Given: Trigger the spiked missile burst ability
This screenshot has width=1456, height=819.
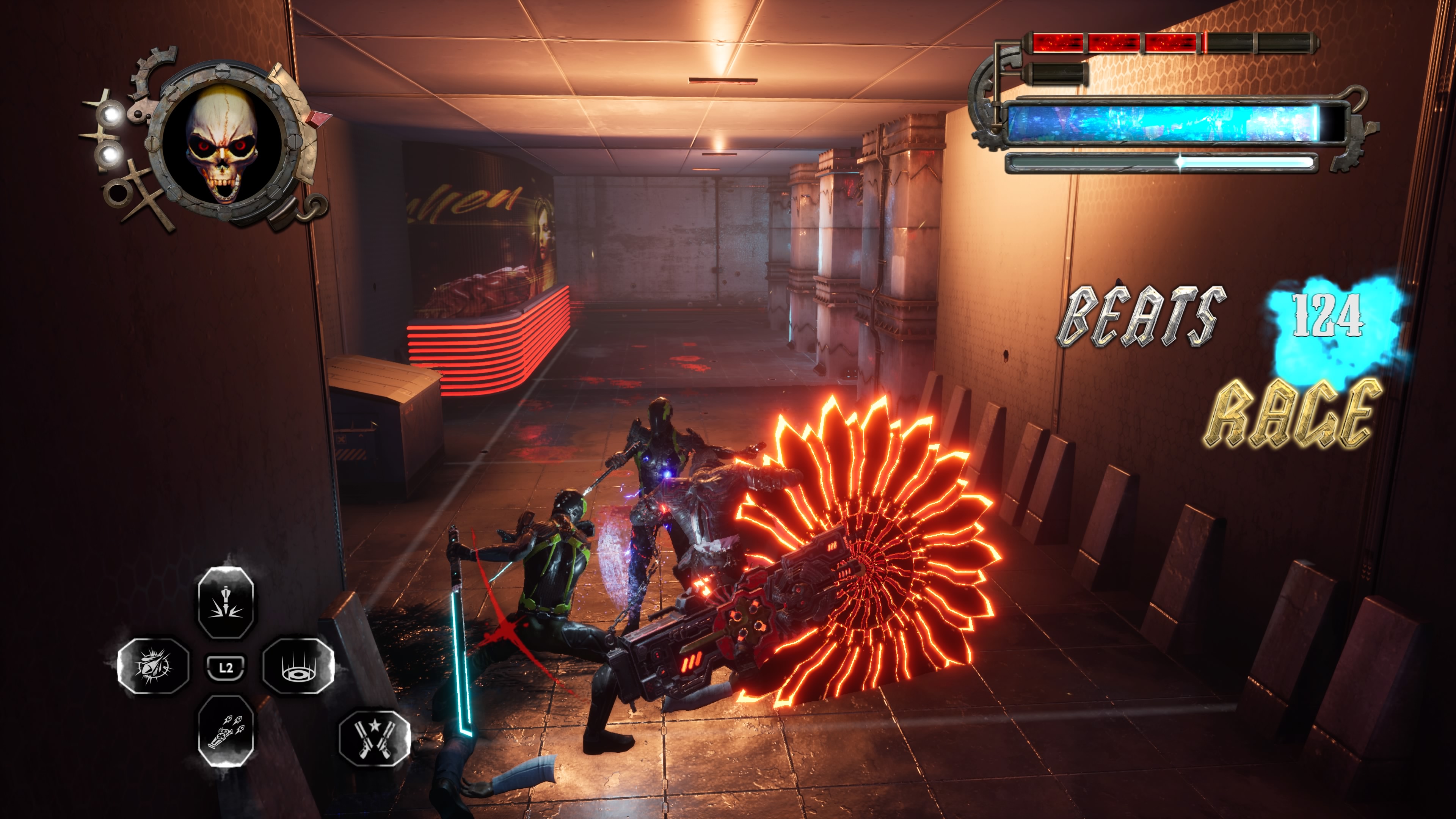Looking at the screenshot, I should click(x=153, y=666).
